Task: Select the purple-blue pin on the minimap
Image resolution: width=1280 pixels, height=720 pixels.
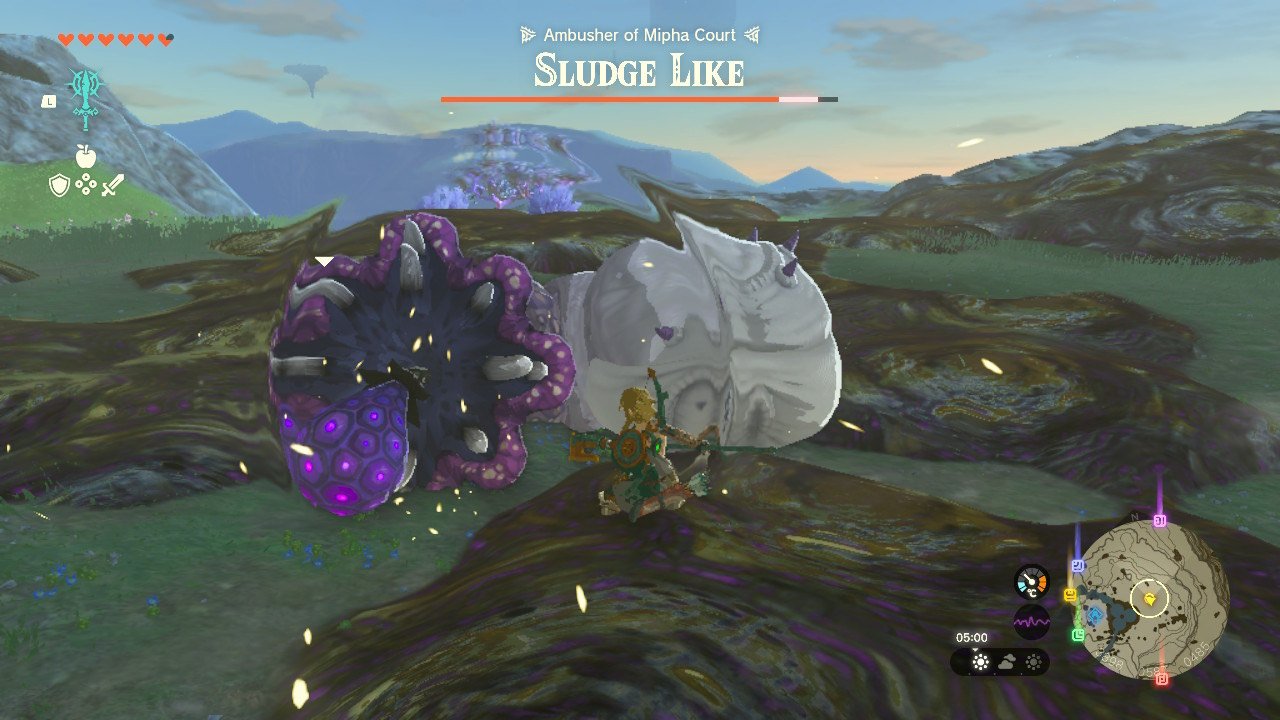Action: [x=1078, y=565]
